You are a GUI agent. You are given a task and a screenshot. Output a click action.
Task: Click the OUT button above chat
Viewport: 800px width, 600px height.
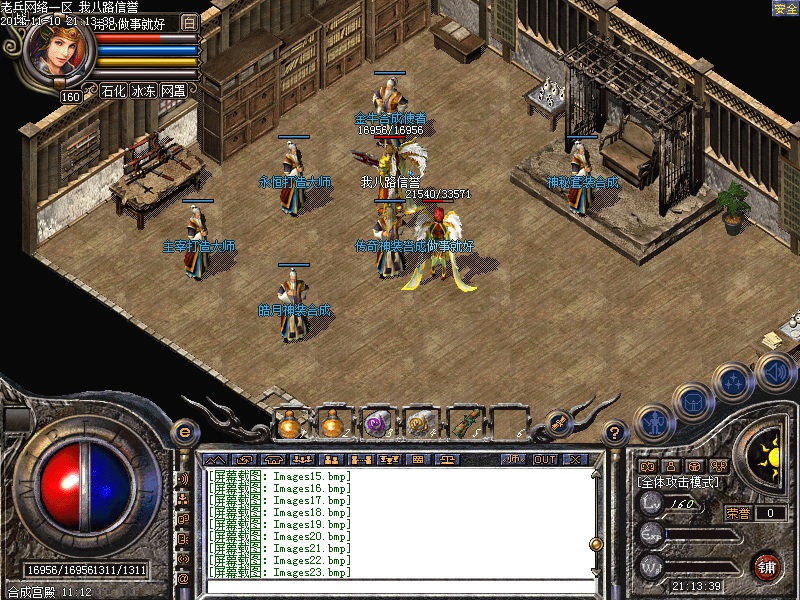point(544,460)
